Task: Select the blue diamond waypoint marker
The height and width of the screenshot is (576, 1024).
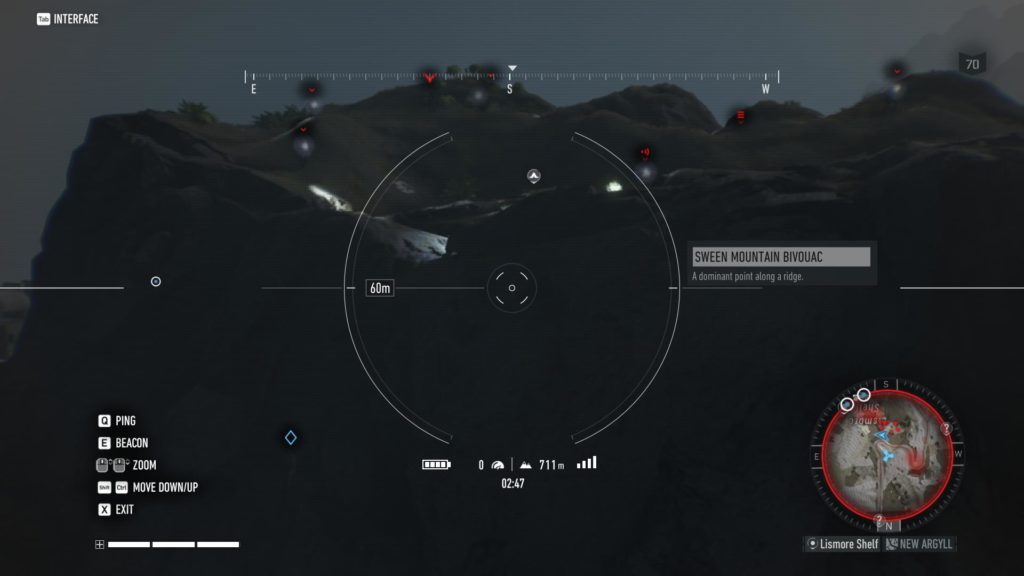Action: tap(290, 437)
